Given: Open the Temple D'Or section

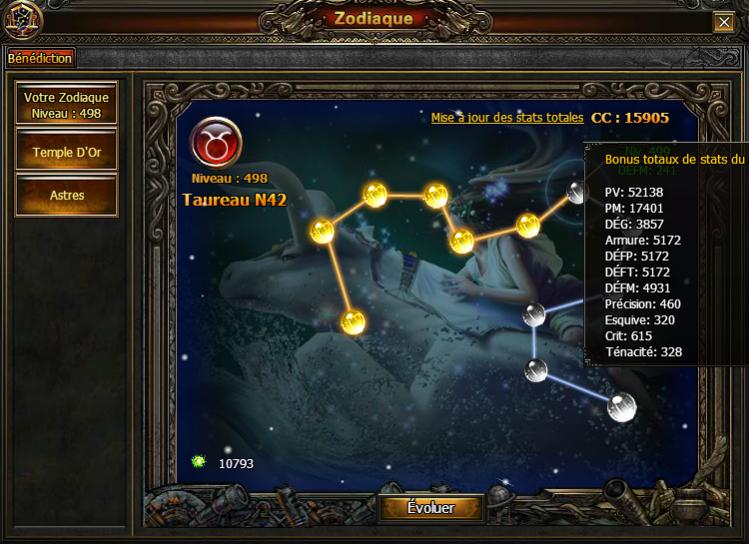Looking at the screenshot, I should pos(66,151).
